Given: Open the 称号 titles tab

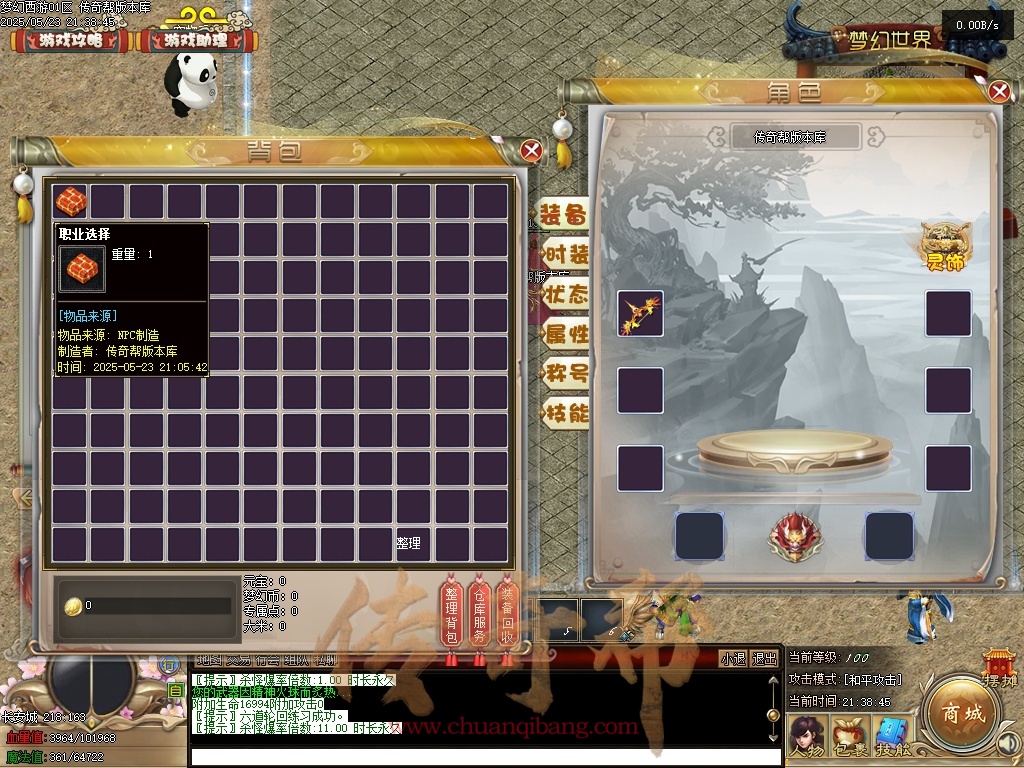Looking at the screenshot, I should tap(565, 374).
